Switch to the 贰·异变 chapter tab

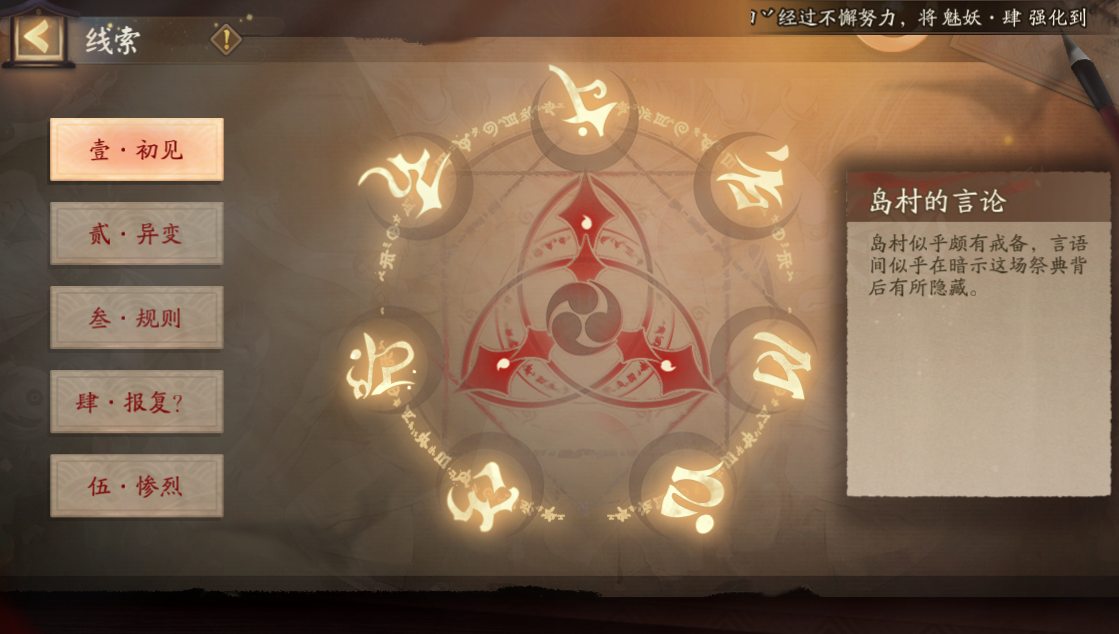[x=137, y=234]
